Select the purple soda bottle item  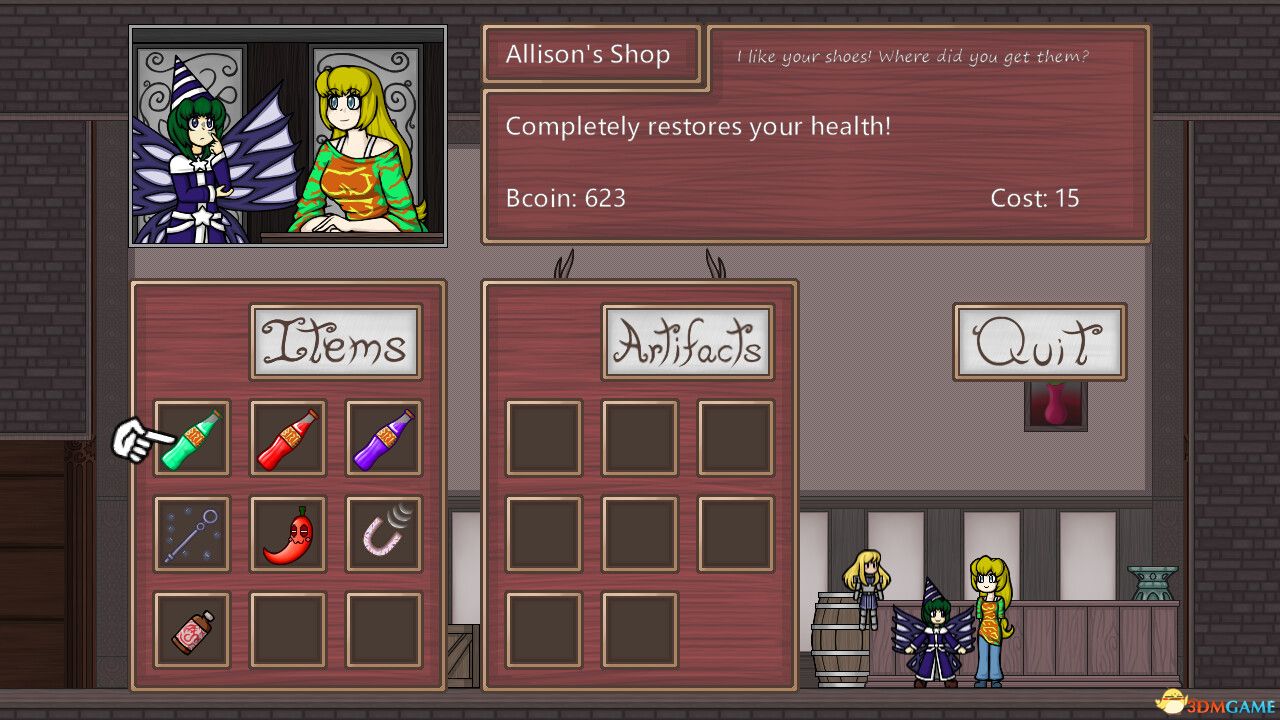click(x=384, y=438)
